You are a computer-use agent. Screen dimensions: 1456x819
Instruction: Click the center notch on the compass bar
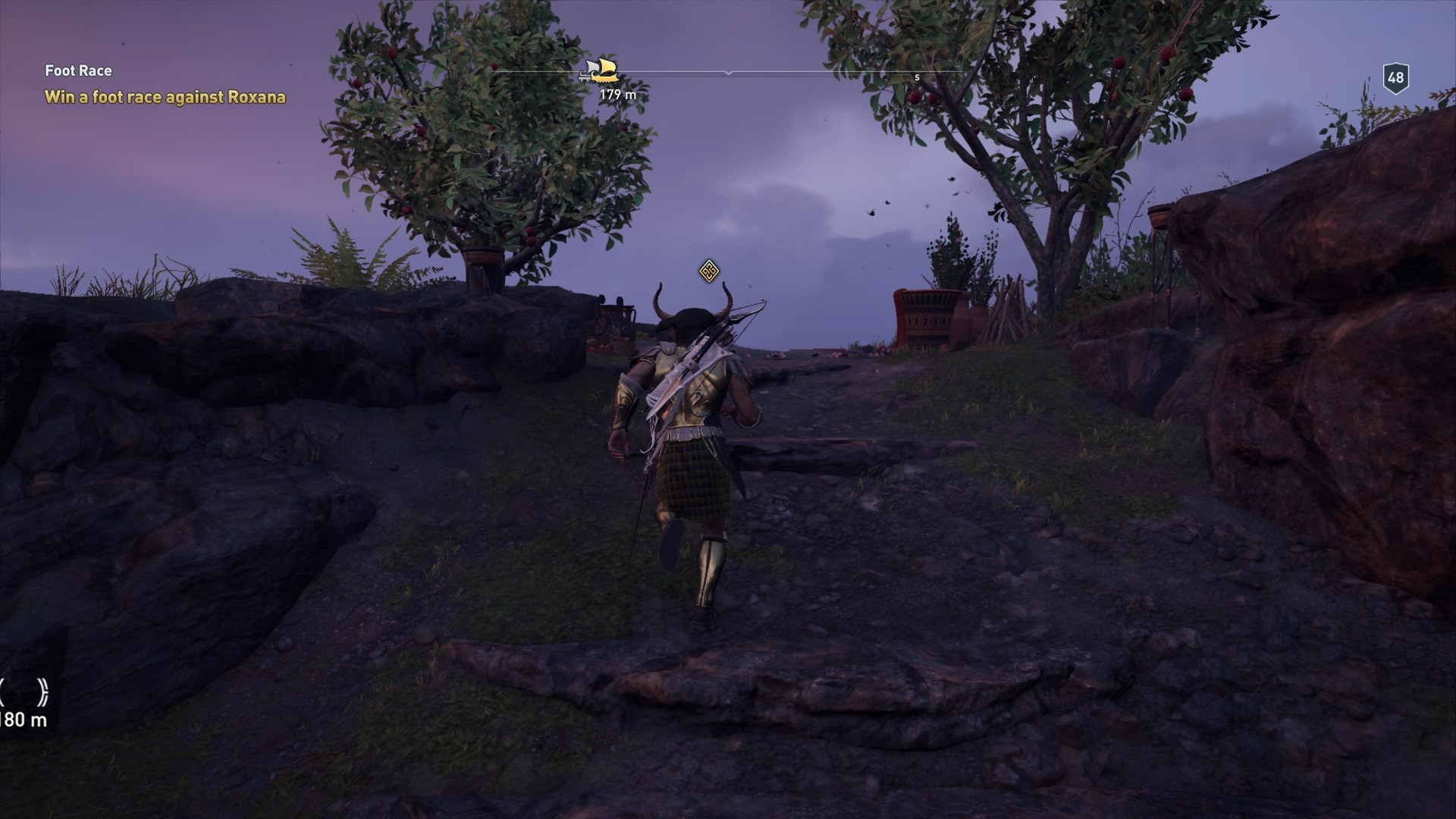point(730,74)
